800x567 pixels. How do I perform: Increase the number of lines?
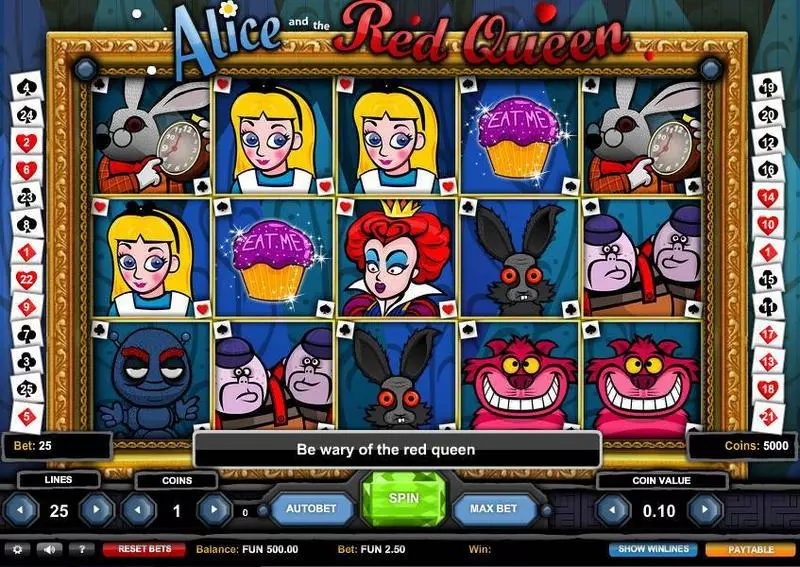tap(97, 510)
